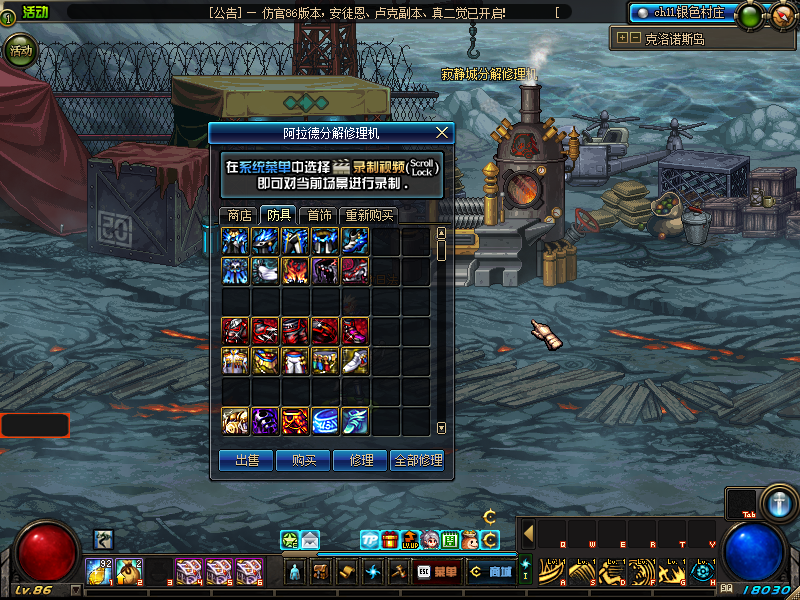Click the minus button beside 克洛诺斯岛
800x600 pixels.
coord(635,38)
